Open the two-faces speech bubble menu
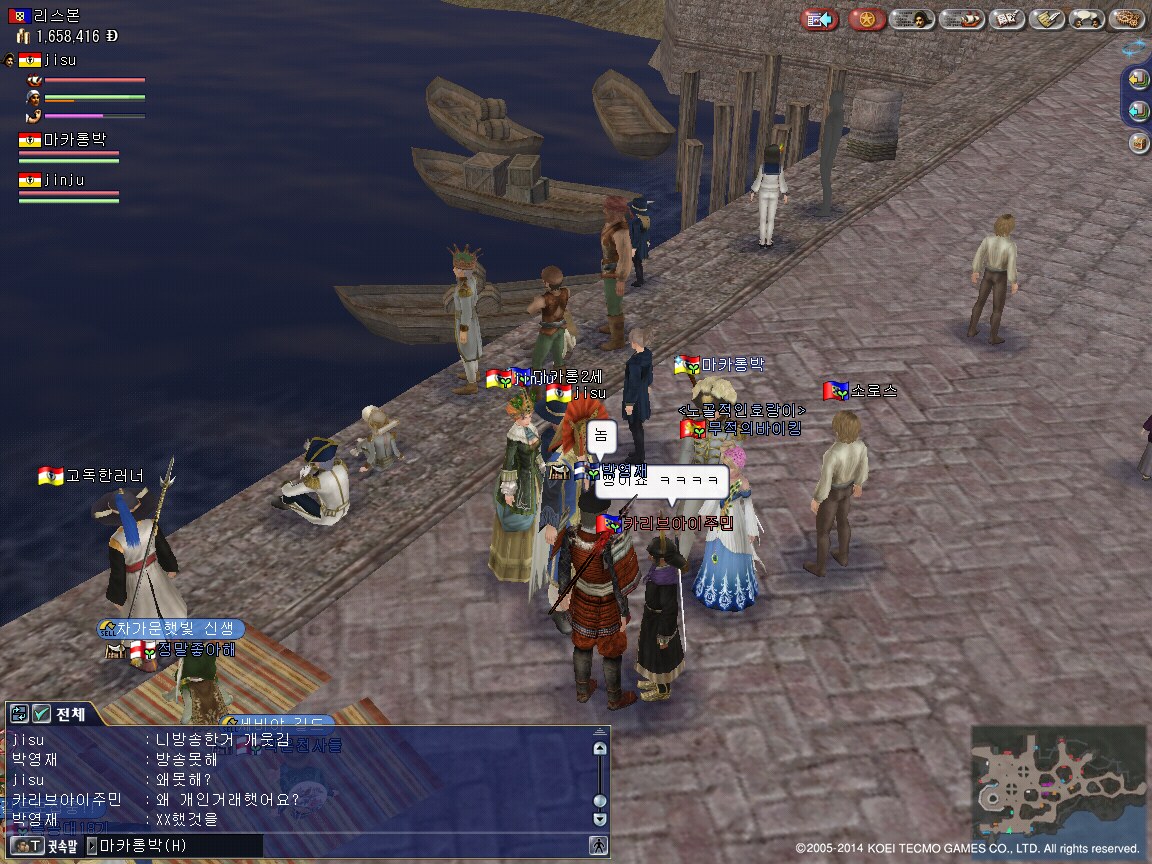Screen dimensions: 1152x864 pos(1086,19)
